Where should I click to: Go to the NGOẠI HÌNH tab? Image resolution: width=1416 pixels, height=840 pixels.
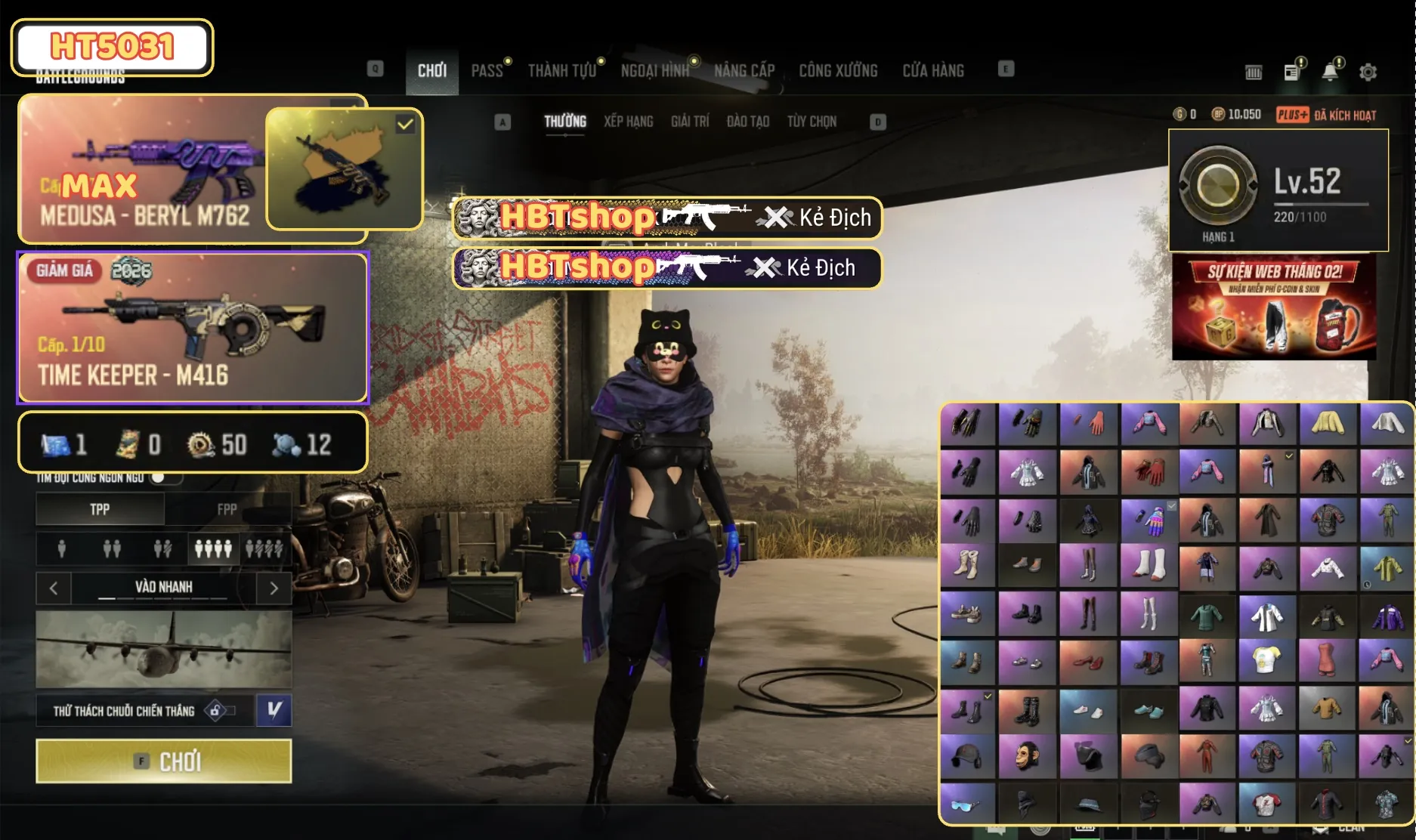(654, 71)
